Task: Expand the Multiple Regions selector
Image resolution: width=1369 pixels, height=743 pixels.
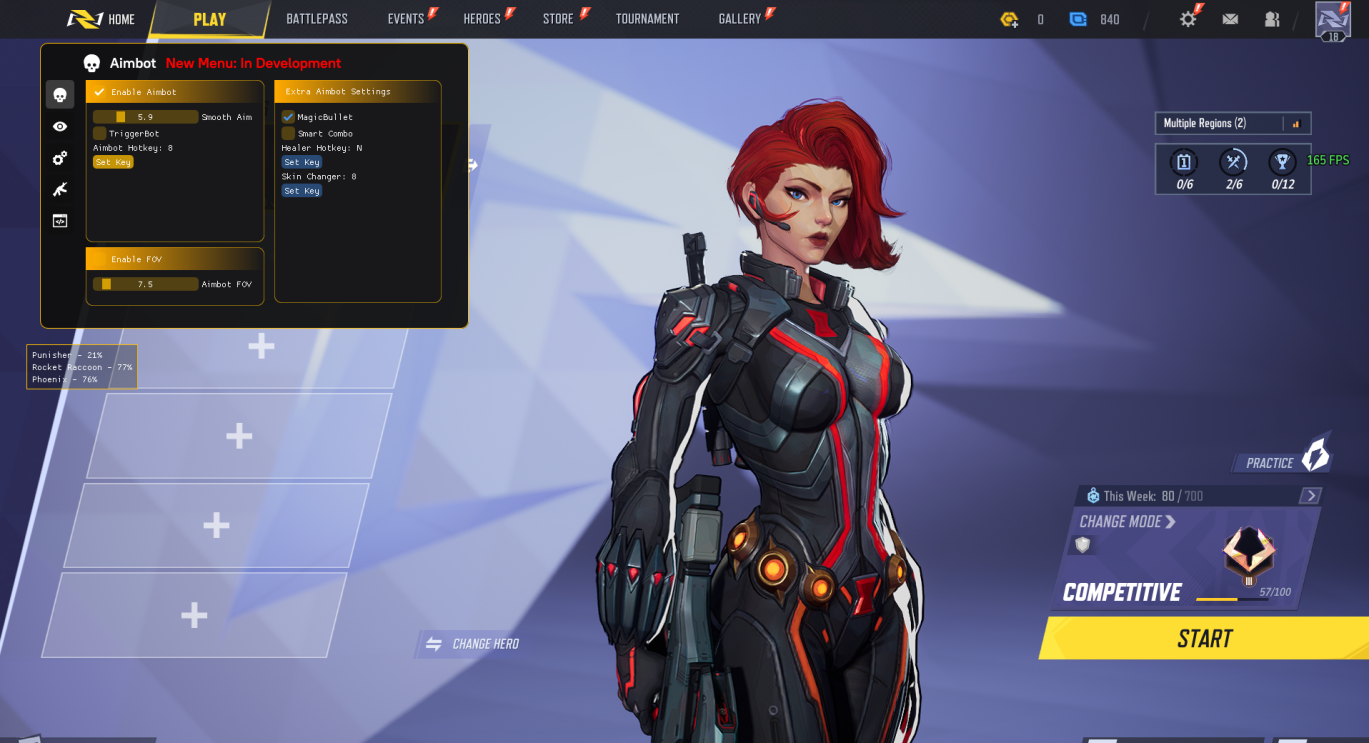Action: pyautogui.click(x=1232, y=123)
